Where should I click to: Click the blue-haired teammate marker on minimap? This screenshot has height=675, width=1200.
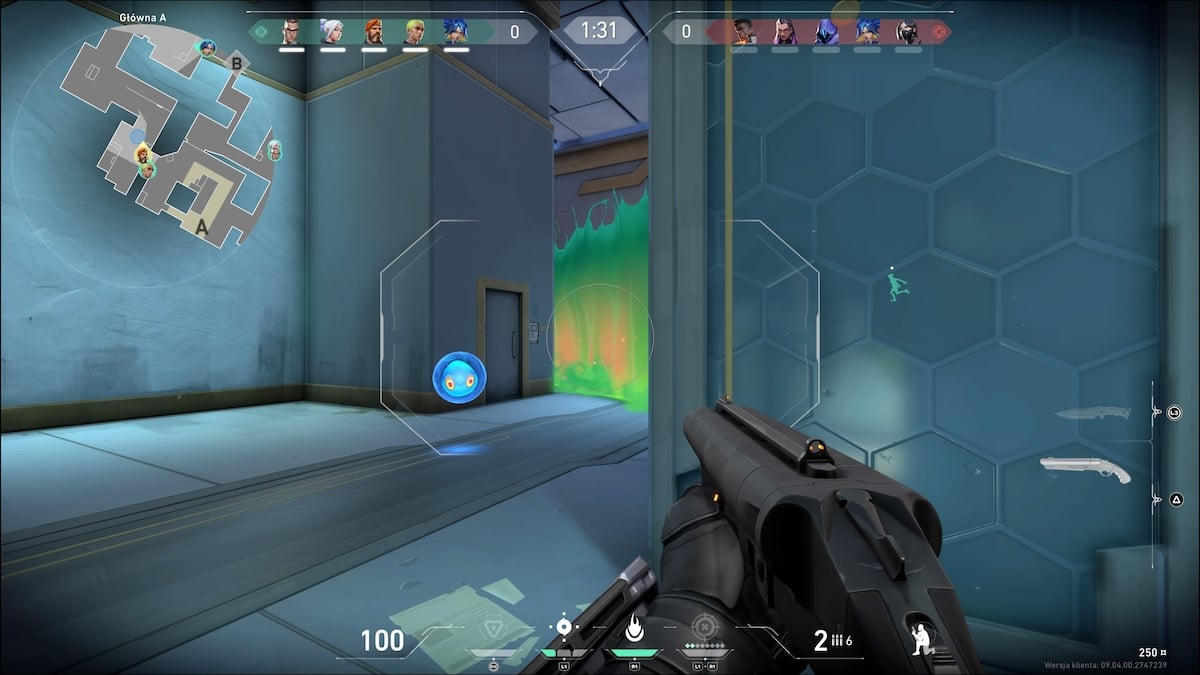207,48
